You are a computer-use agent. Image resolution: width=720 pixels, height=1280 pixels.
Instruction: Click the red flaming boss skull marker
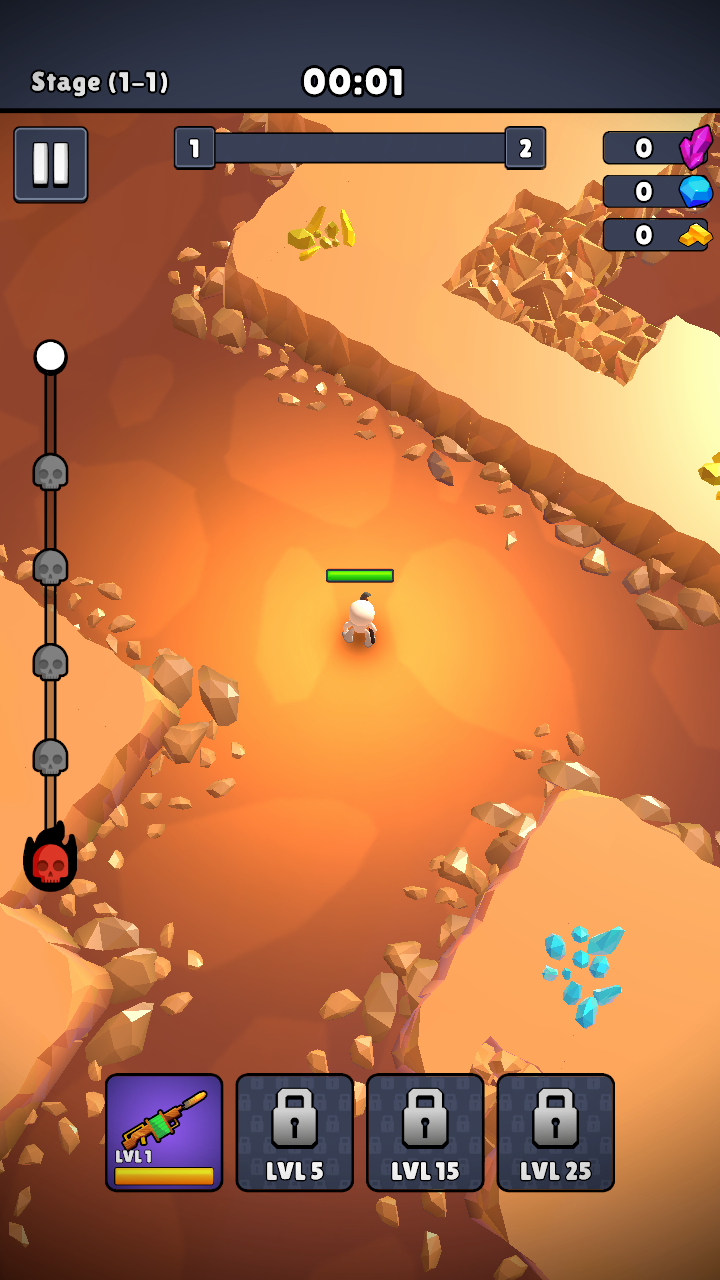(x=50, y=860)
